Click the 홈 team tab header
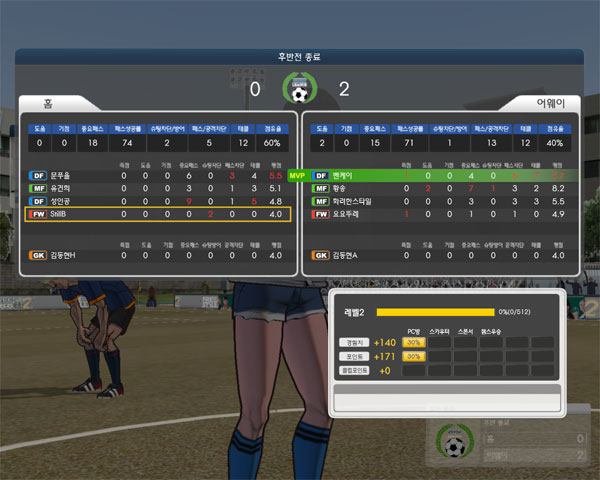This screenshot has height=480, width=600. coord(50,103)
